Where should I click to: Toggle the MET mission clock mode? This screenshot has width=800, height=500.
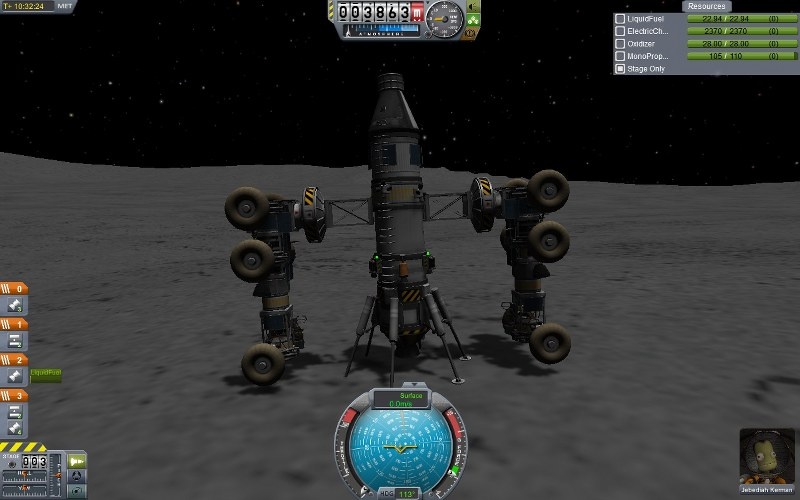coord(66,6)
